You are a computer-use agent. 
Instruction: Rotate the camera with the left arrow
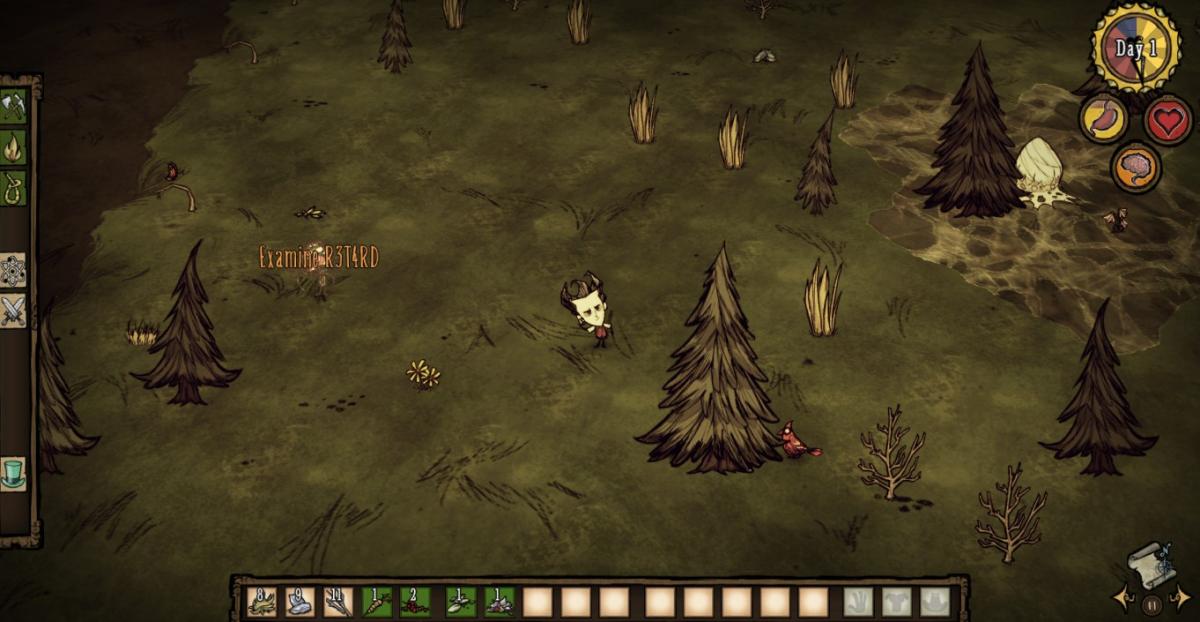(1121, 598)
